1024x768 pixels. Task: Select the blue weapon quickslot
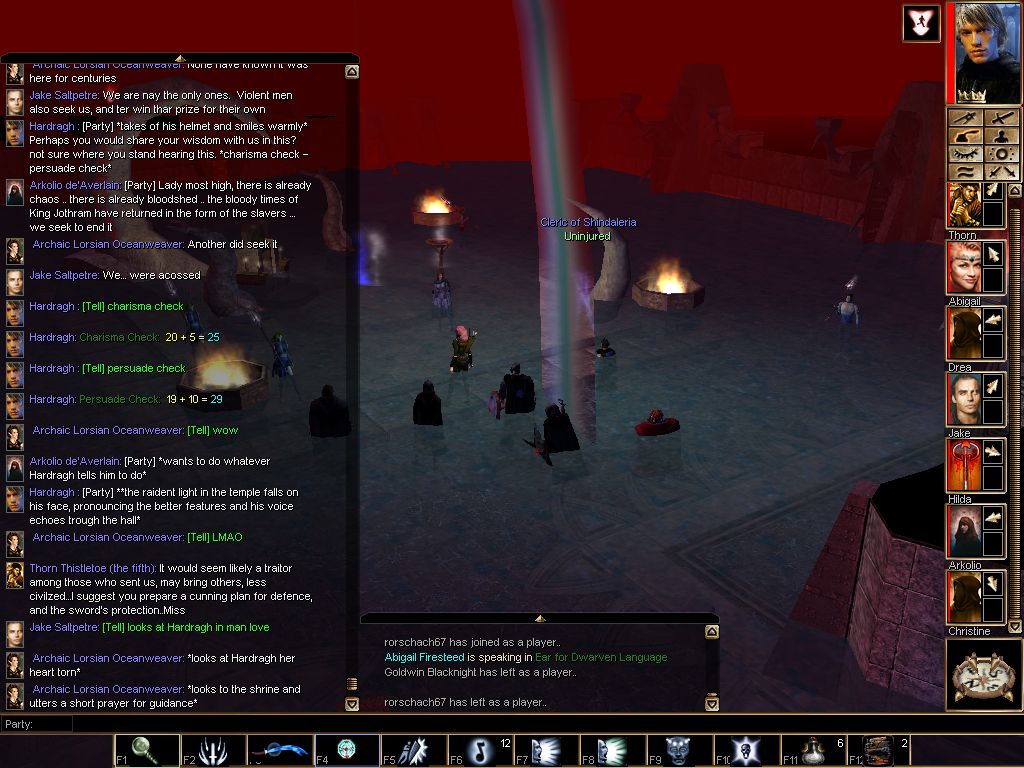click(x=280, y=750)
